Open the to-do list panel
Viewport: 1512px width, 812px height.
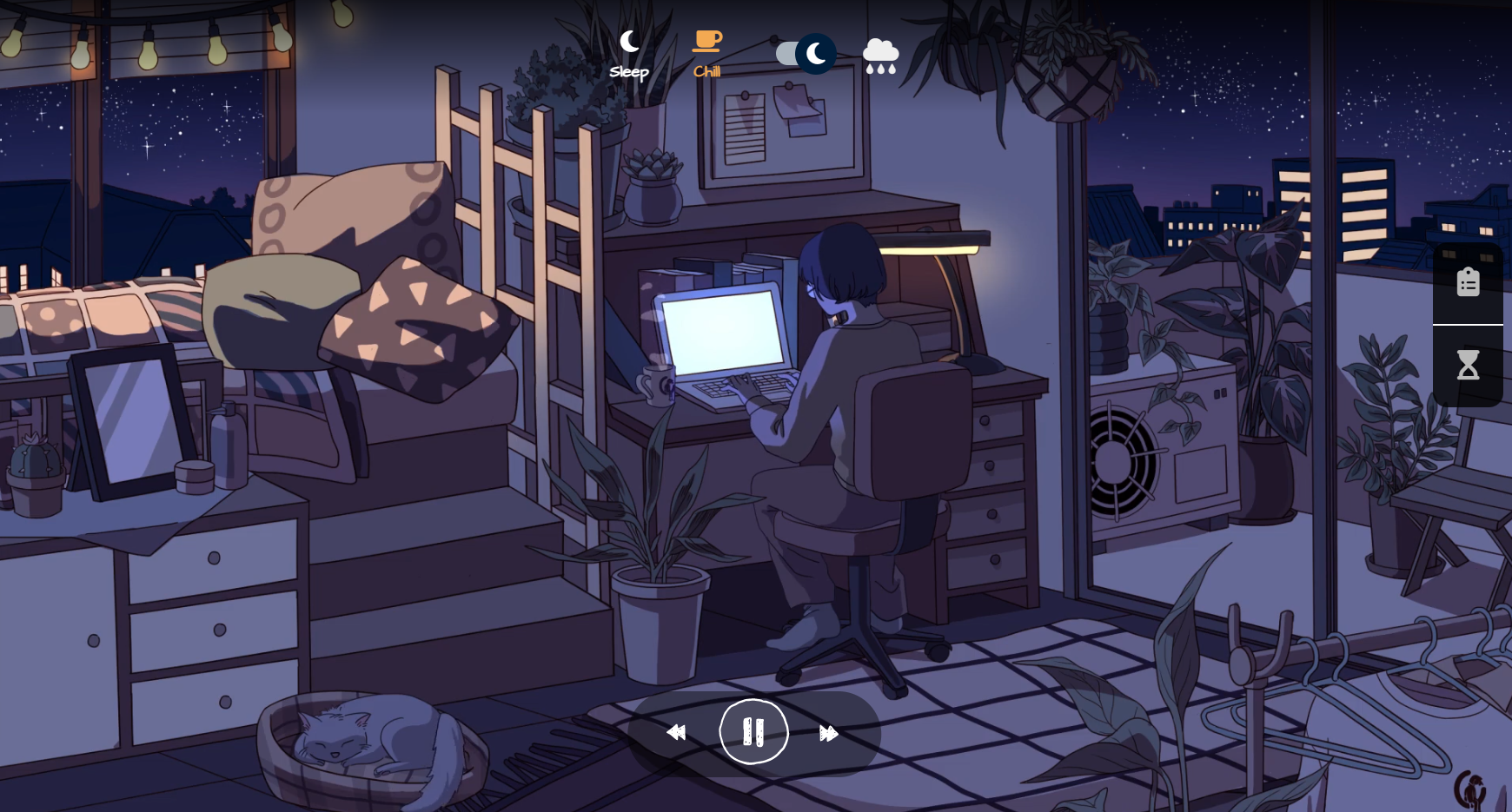pyautogui.click(x=1469, y=281)
